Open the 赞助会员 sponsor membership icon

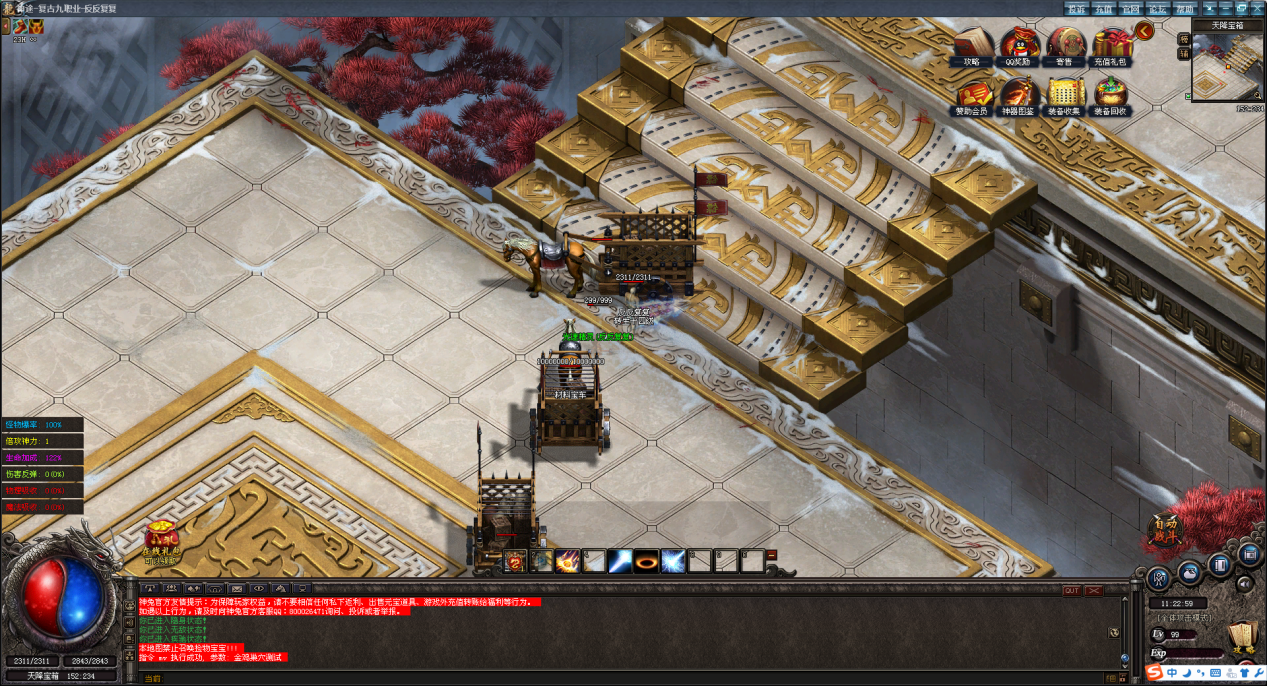point(971,94)
